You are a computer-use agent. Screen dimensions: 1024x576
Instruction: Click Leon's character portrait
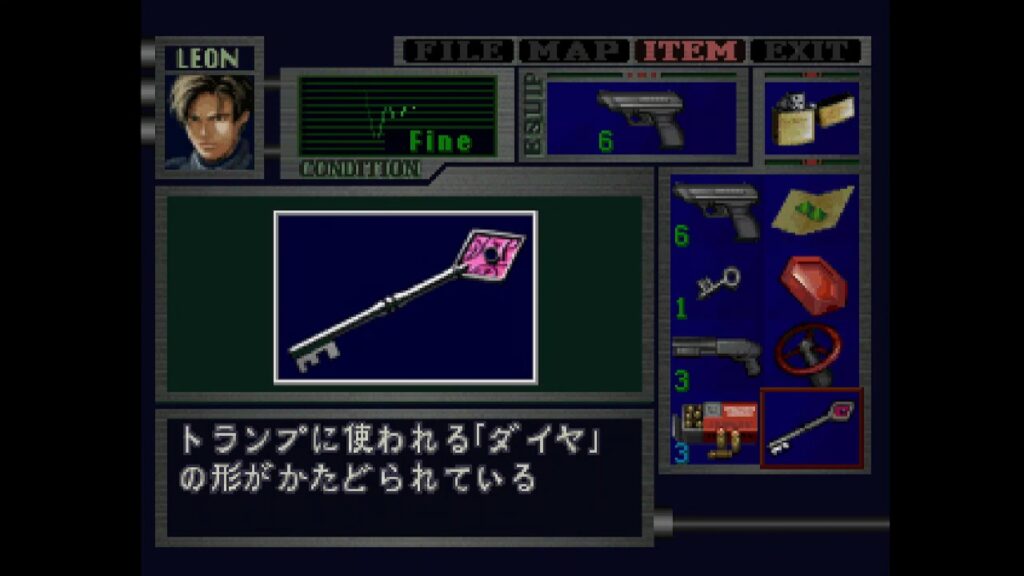(209, 121)
